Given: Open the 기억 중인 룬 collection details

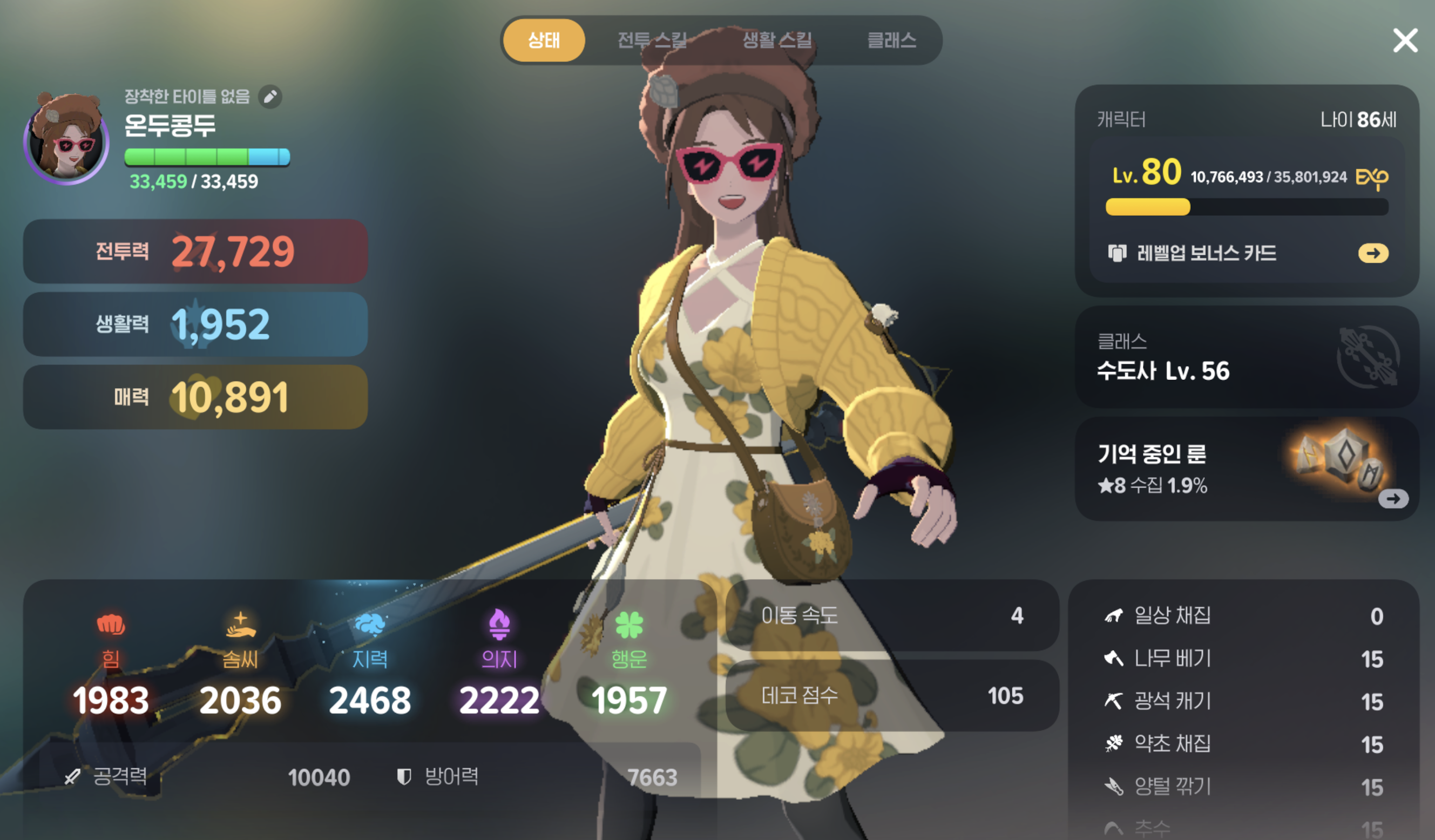Looking at the screenshot, I should coord(1394,499).
